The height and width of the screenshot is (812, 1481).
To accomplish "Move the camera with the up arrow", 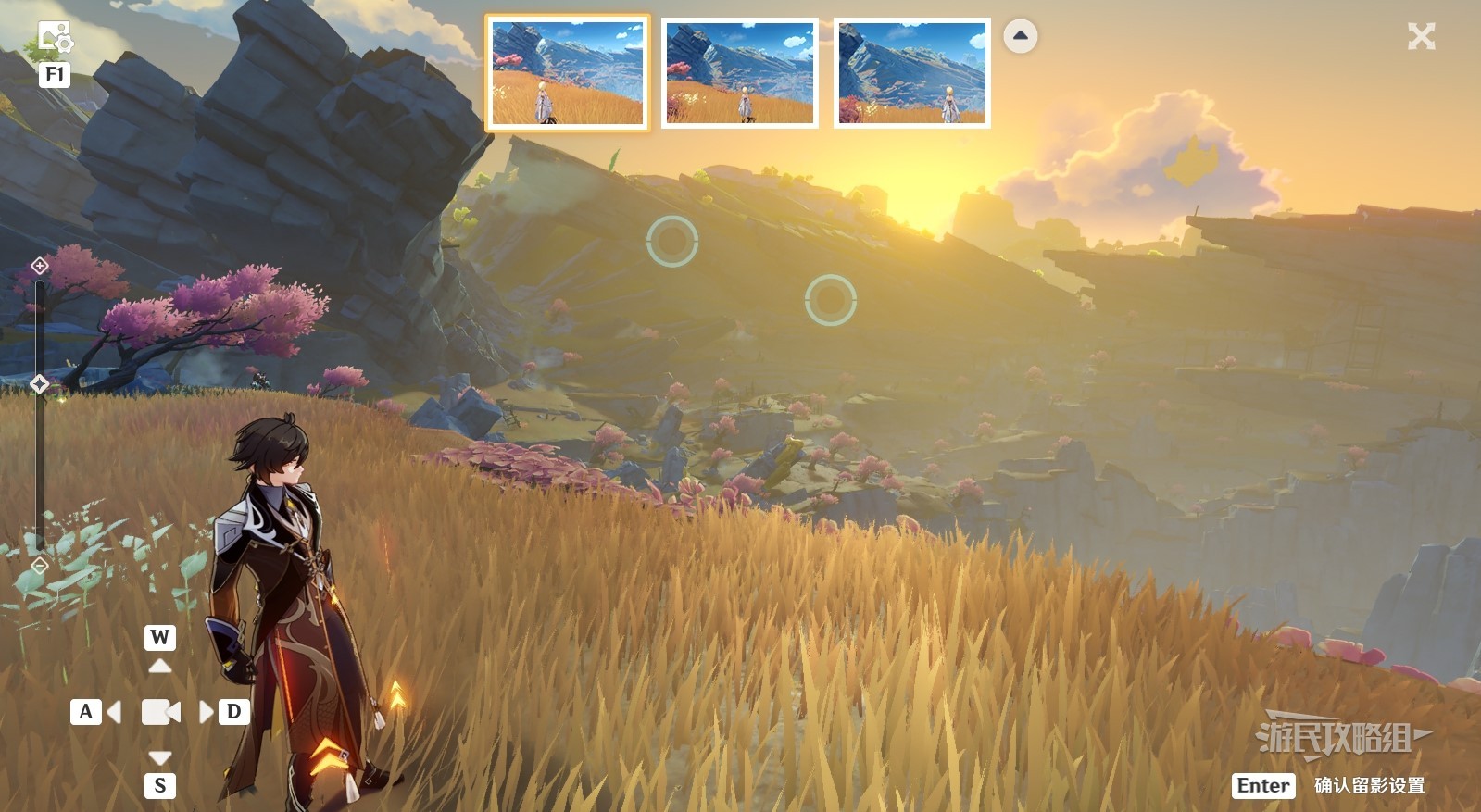I will 160,665.
